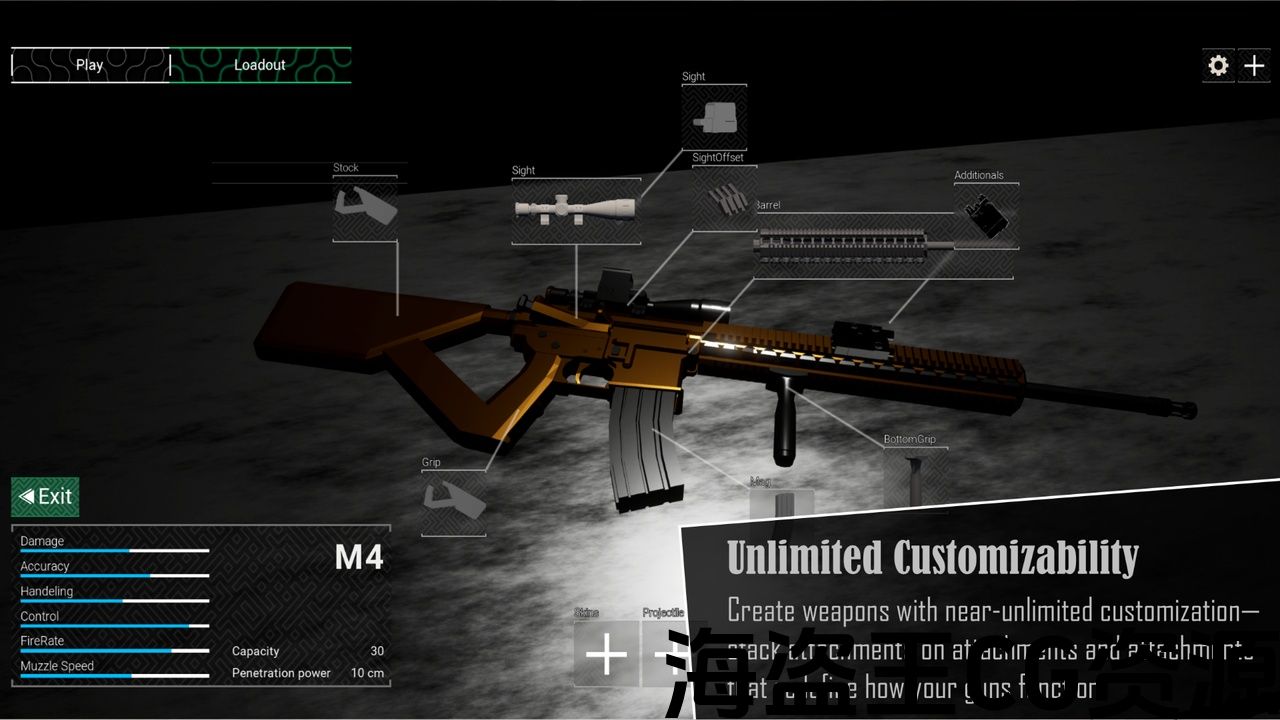Switch to the Play tab
The image size is (1280, 720).
[x=90, y=65]
